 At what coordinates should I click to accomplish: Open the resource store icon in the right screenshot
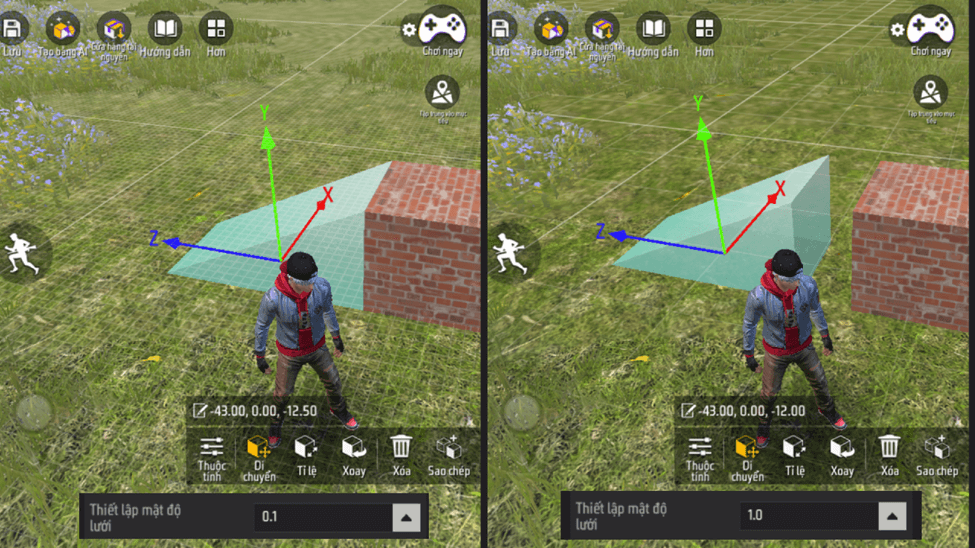click(x=602, y=31)
